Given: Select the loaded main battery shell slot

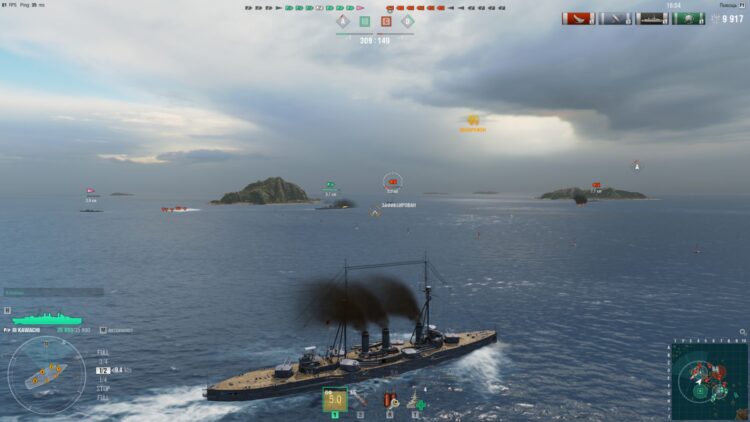Looking at the screenshot, I should (334, 399).
